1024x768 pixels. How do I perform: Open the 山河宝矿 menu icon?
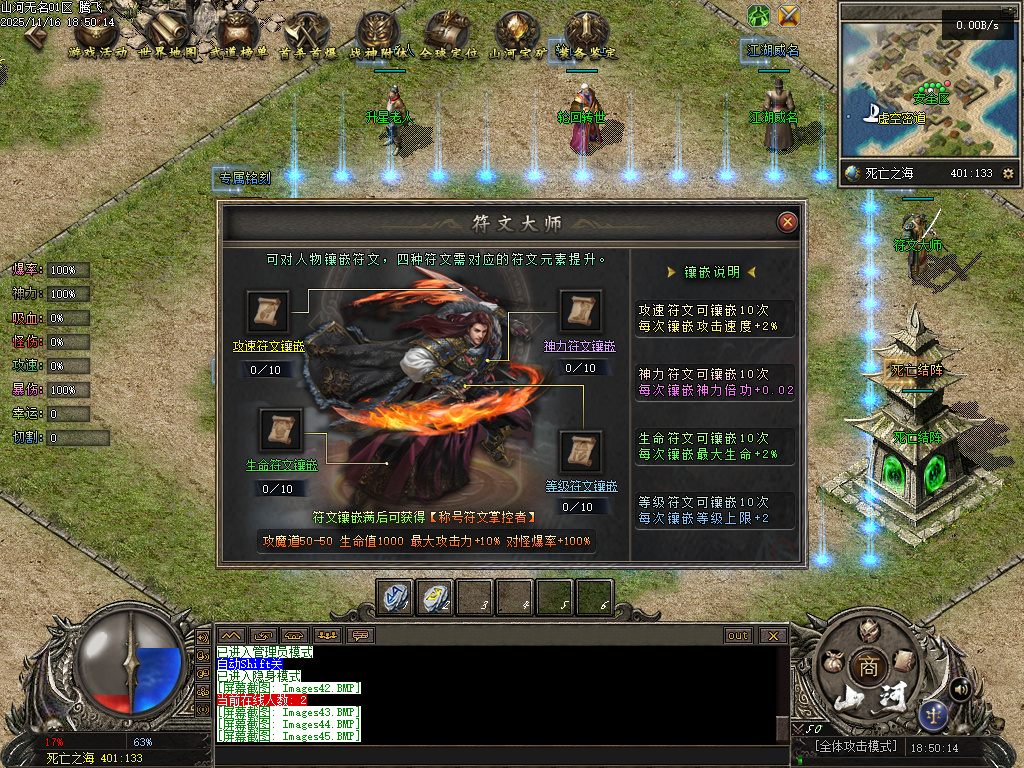coord(517,34)
